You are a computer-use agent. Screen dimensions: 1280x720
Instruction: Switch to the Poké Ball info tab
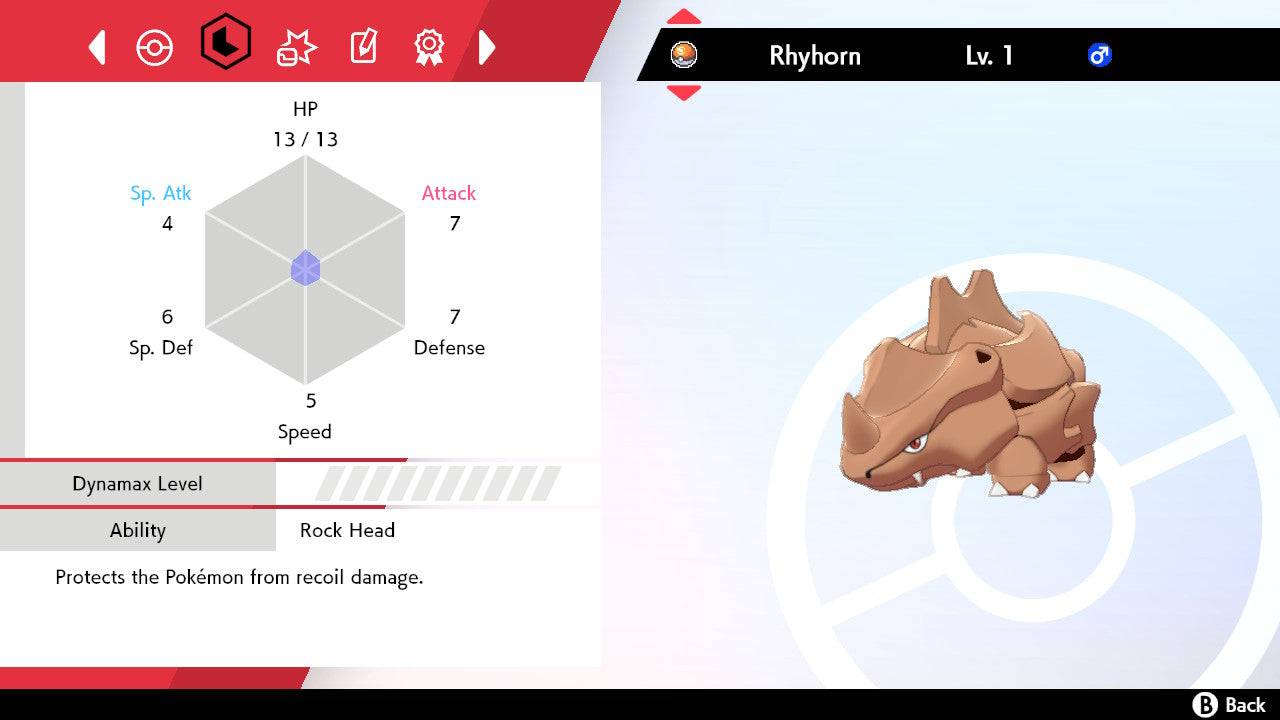coord(155,47)
